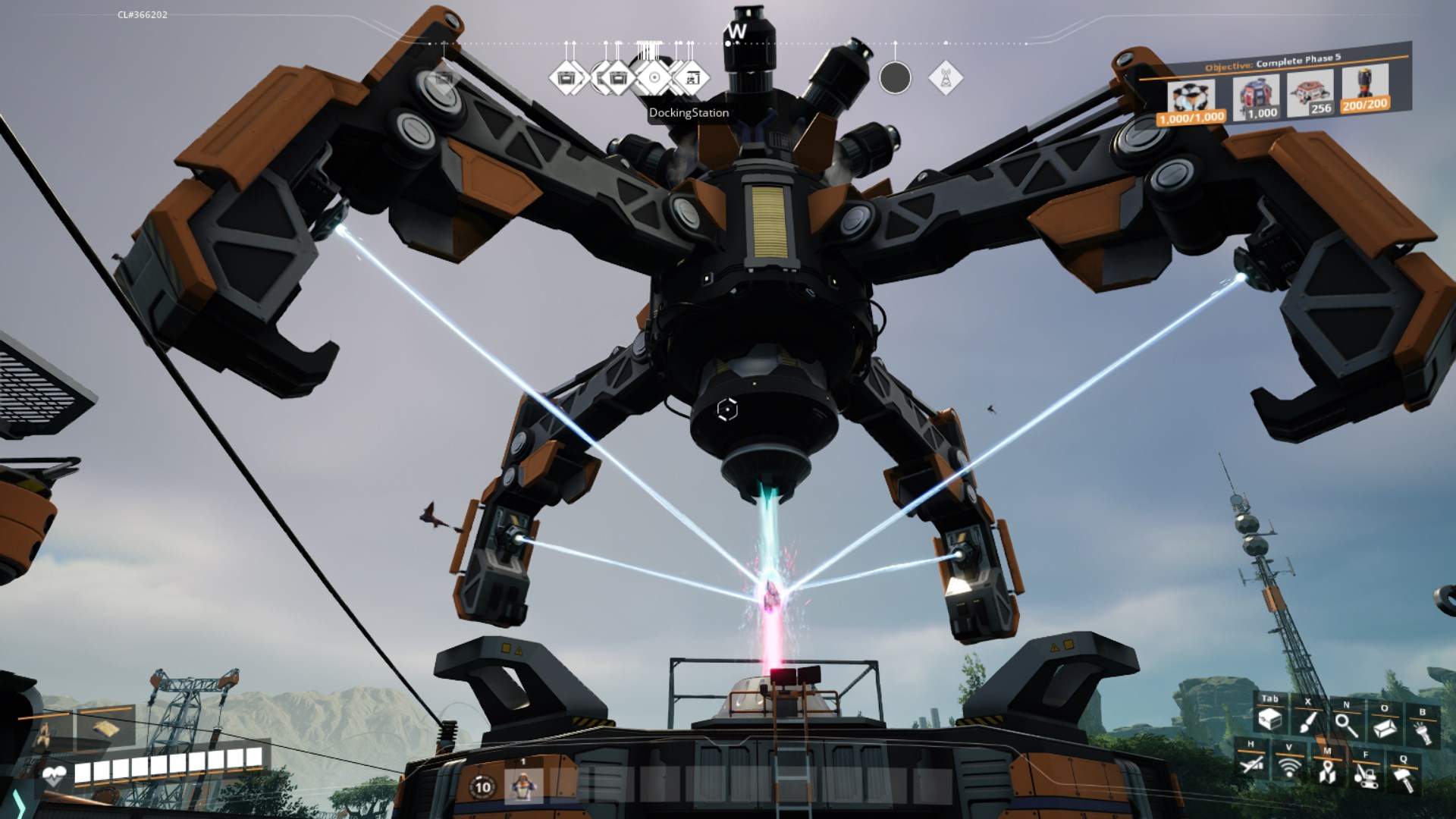Screen dimensions: 1456x819
Task: Open the magnifying glass quick search
Action: (1346, 724)
